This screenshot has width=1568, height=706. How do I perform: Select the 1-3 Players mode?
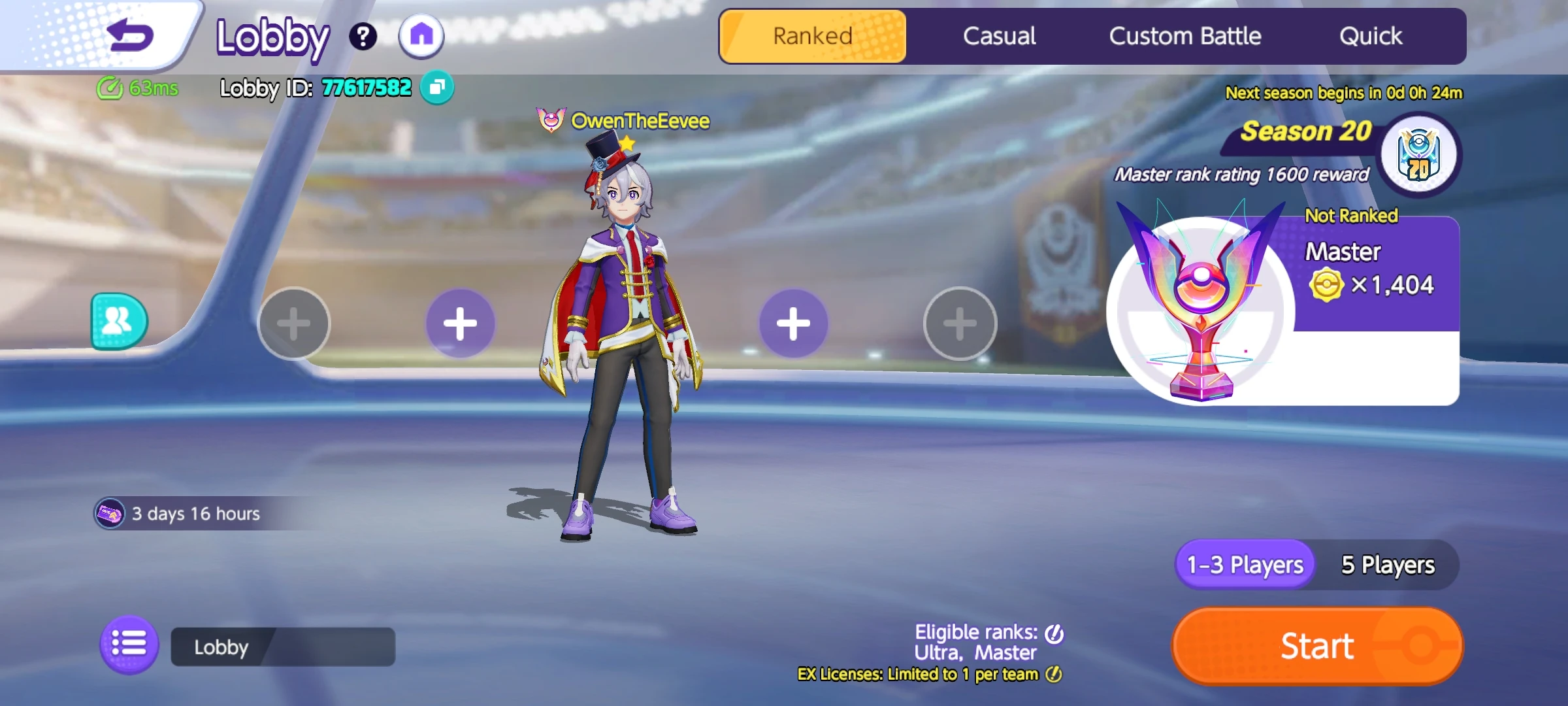coord(1243,565)
